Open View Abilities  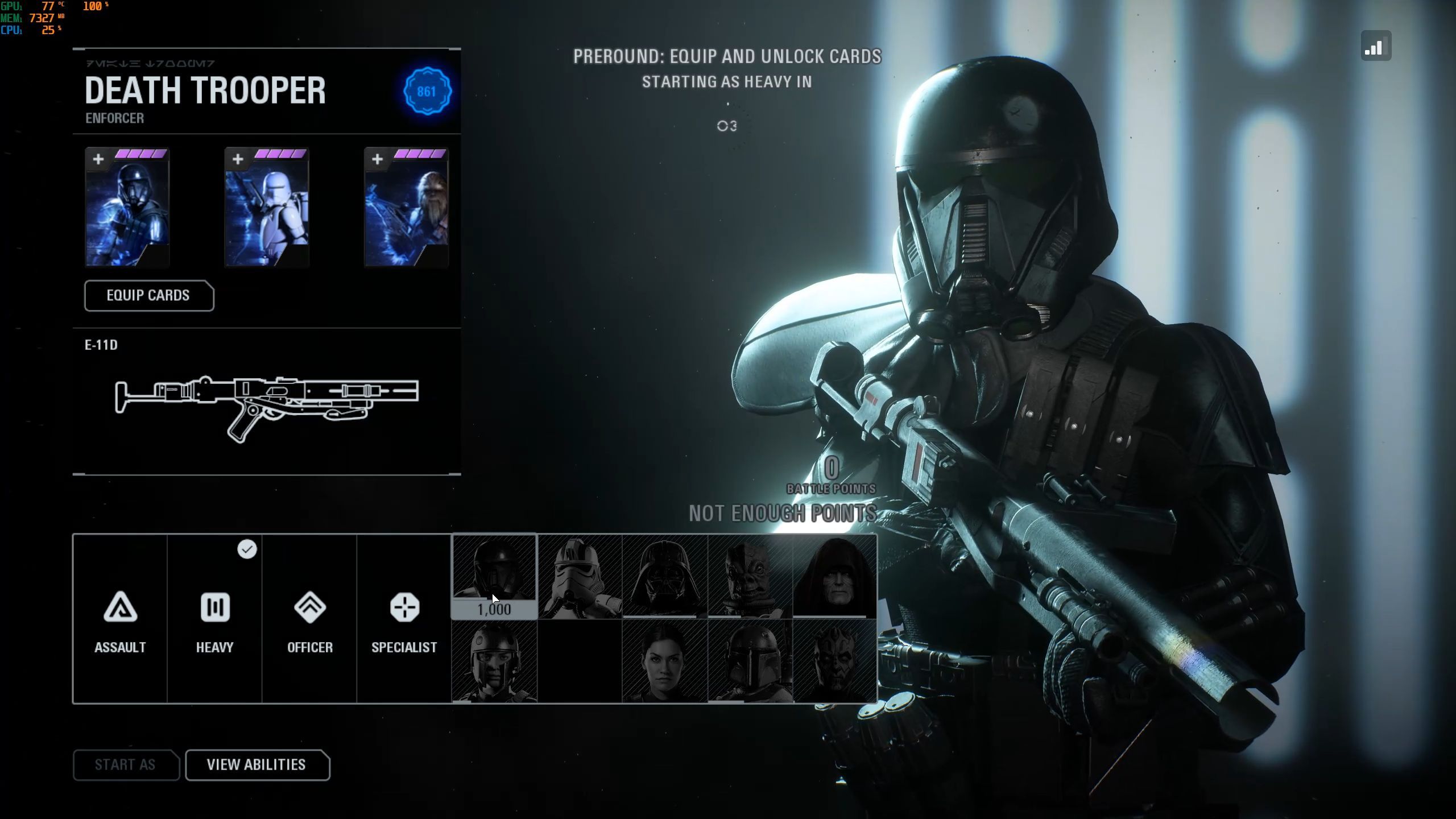pyautogui.click(x=257, y=765)
